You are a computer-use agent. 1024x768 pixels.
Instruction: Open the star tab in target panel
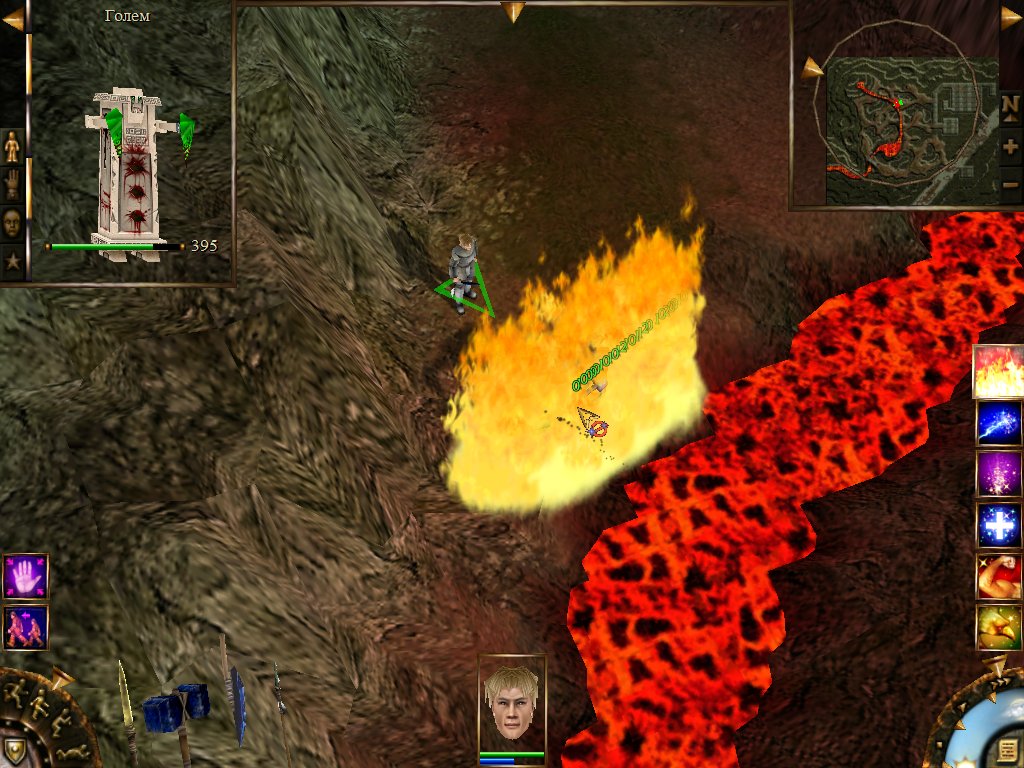click(13, 261)
